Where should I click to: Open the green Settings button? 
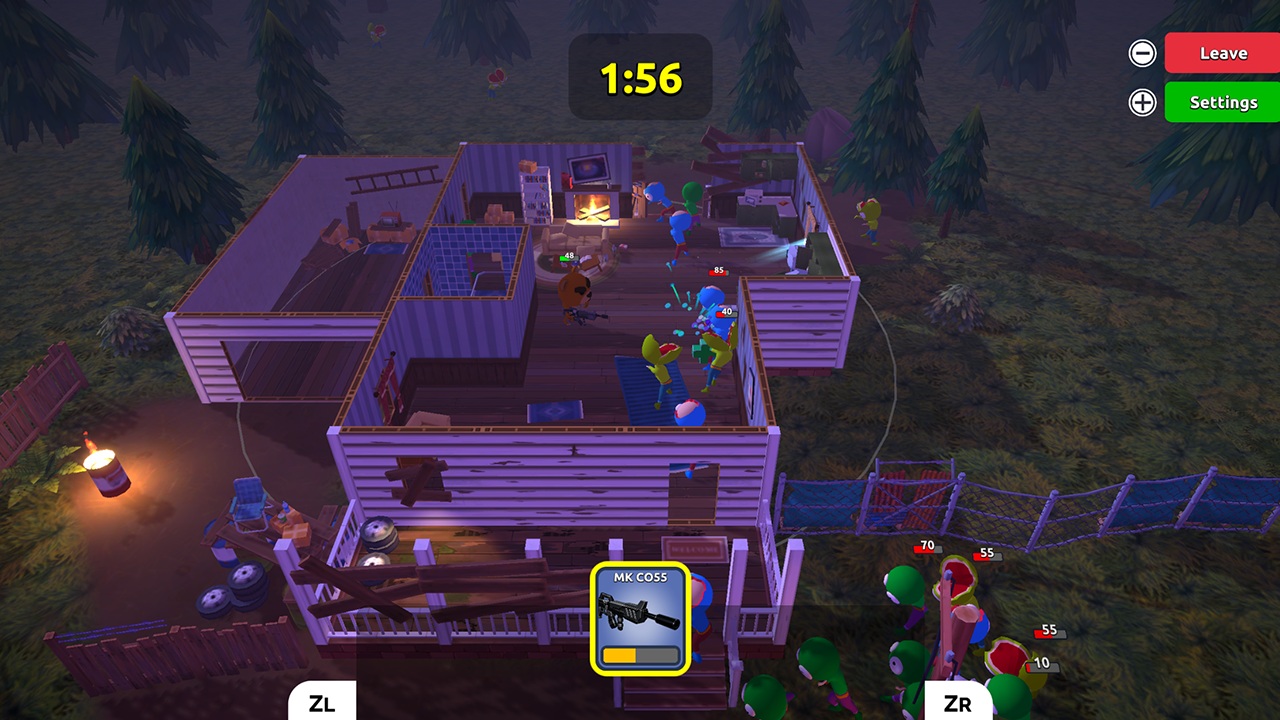click(1221, 102)
